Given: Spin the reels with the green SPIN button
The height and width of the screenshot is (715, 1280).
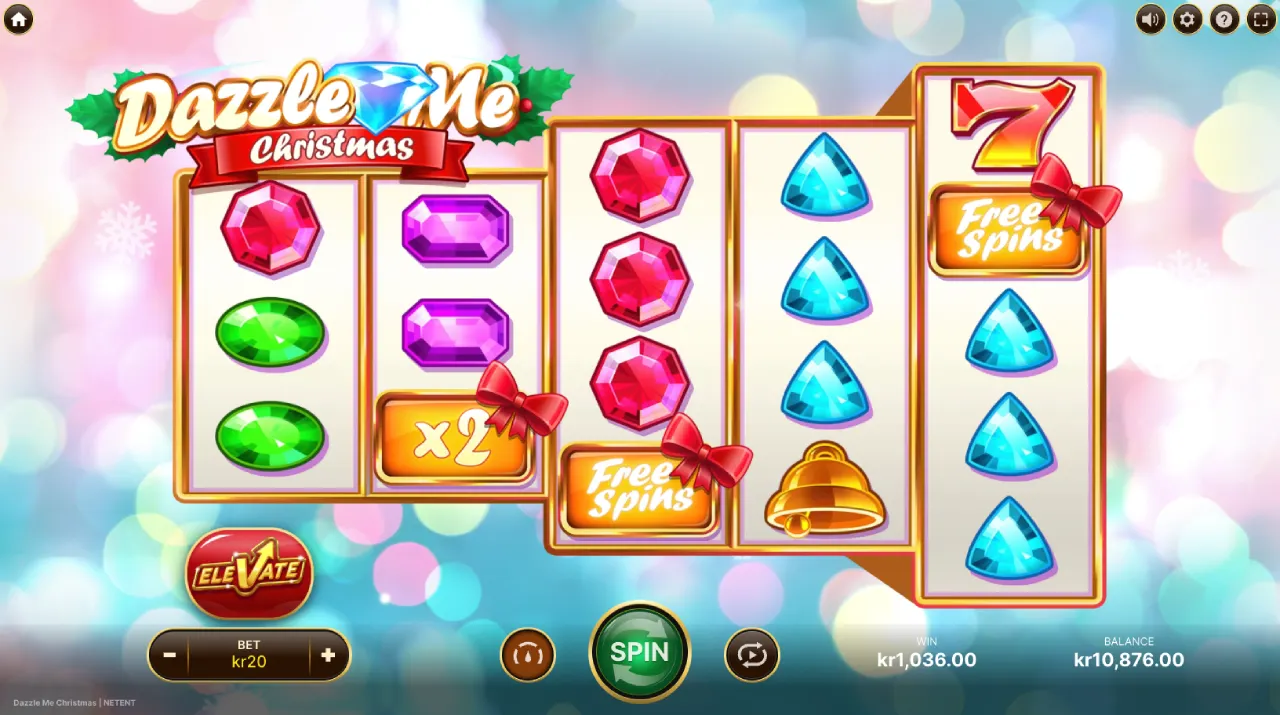Looking at the screenshot, I should coord(640,652).
